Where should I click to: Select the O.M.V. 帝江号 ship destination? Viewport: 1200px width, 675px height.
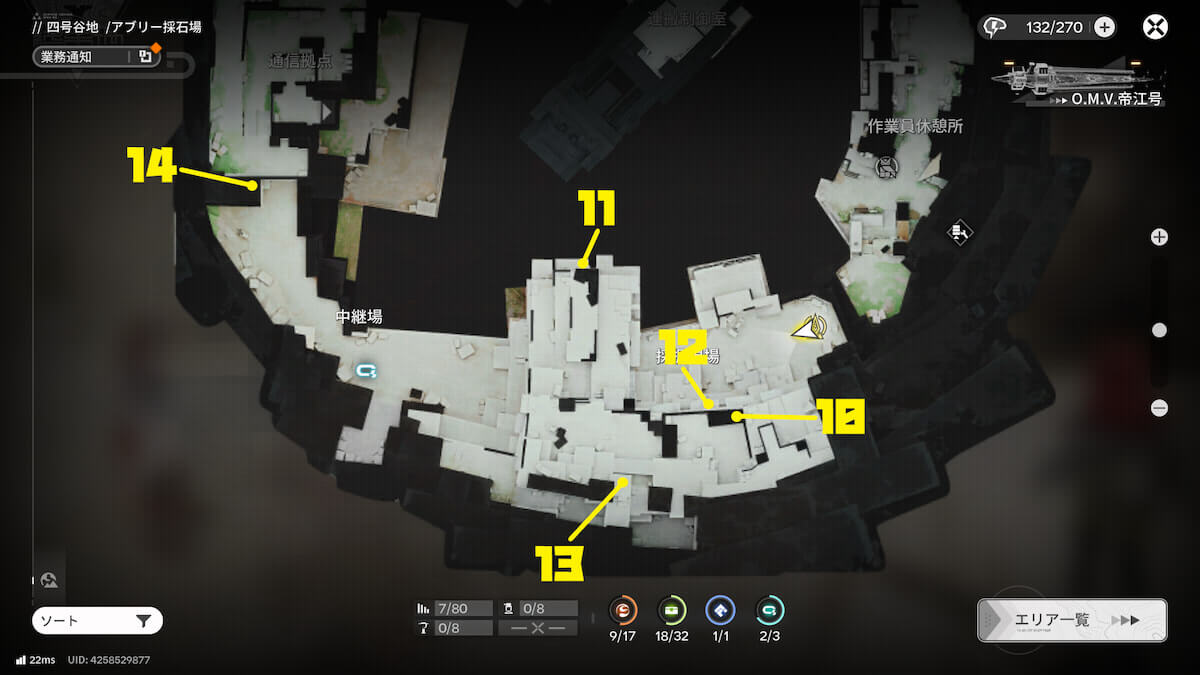point(1078,83)
